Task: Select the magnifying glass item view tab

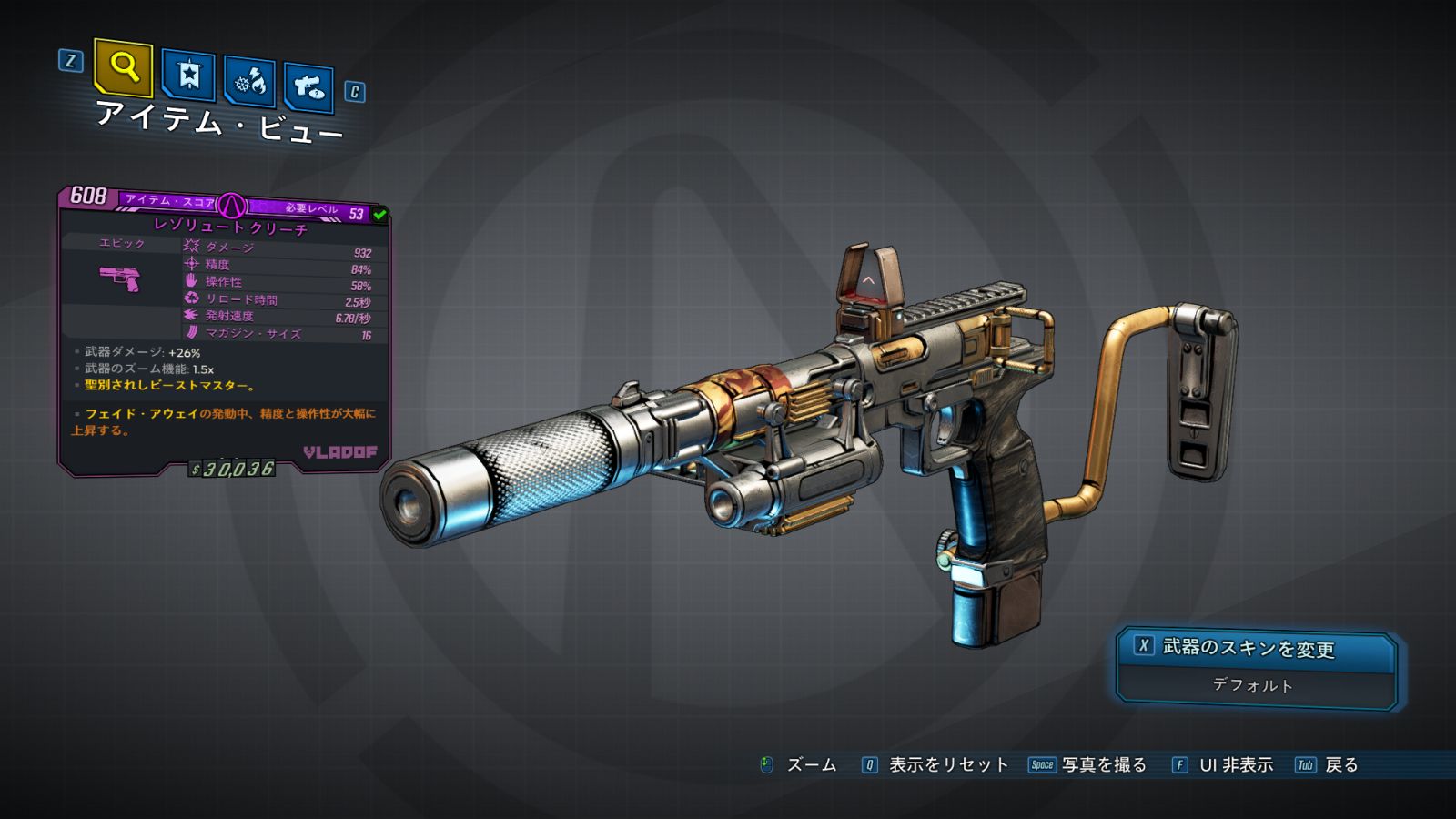Action: click(x=123, y=67)
